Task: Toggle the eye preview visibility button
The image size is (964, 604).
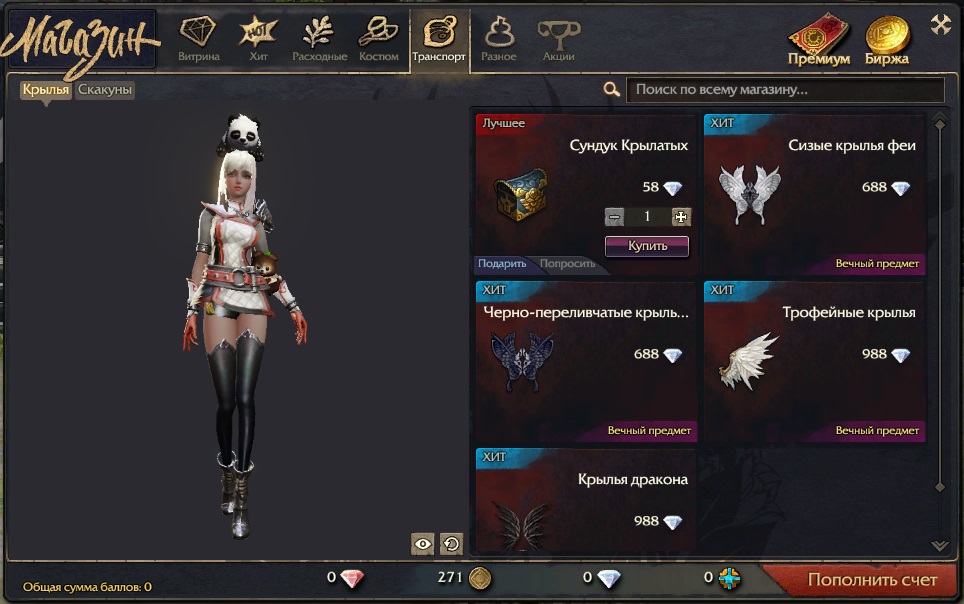Action: (423, 543)
